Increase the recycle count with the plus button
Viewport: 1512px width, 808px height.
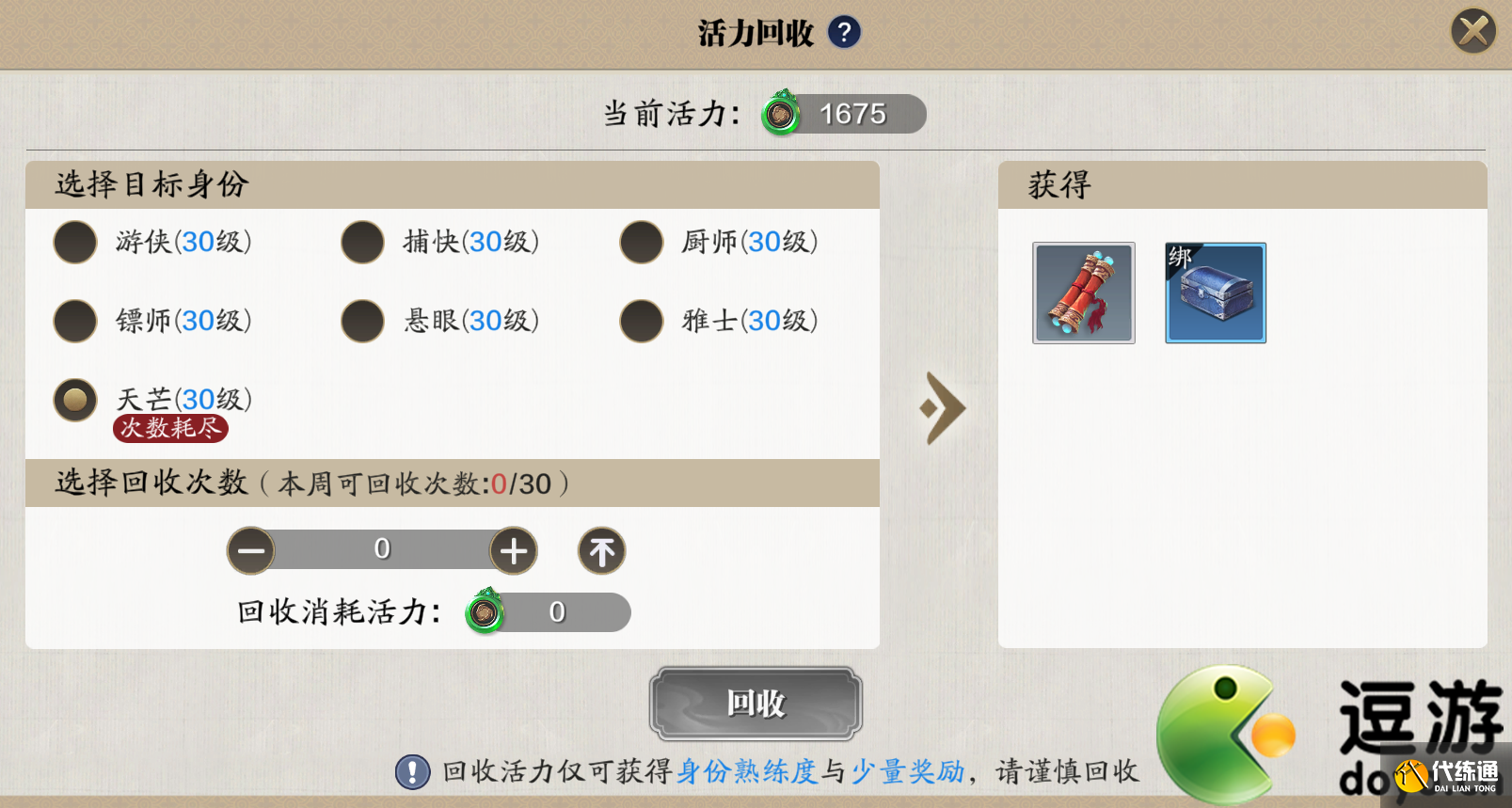point(513,550)
